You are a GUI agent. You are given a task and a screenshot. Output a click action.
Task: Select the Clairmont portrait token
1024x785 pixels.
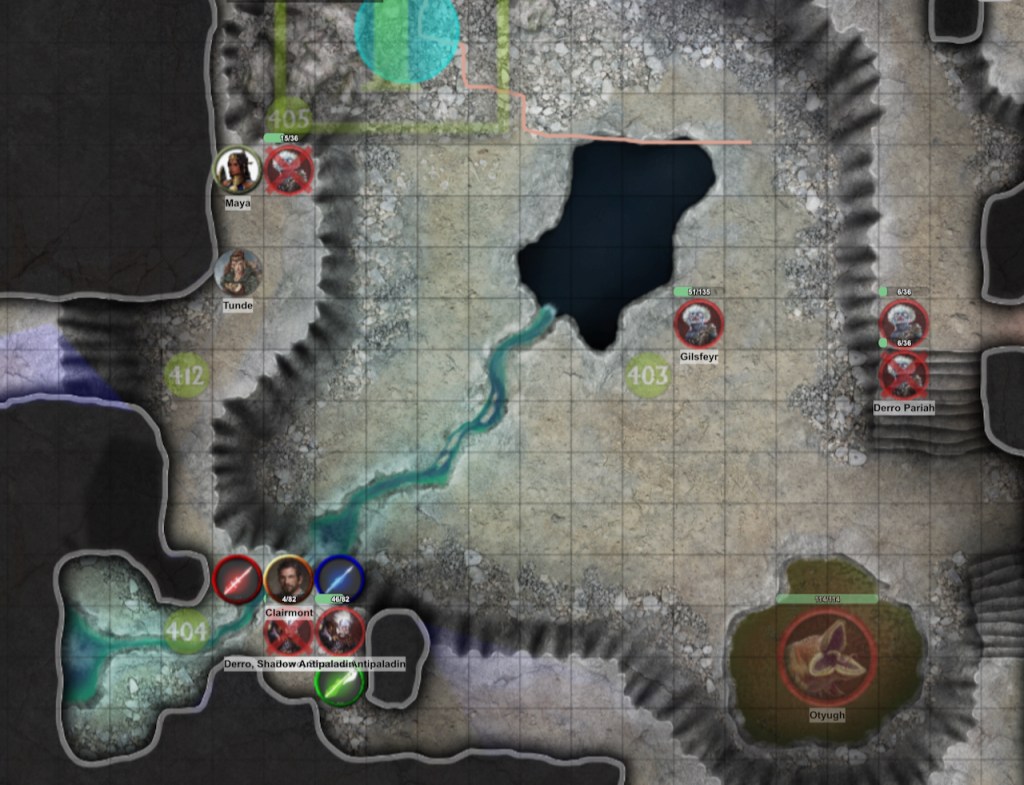[289, 580]
